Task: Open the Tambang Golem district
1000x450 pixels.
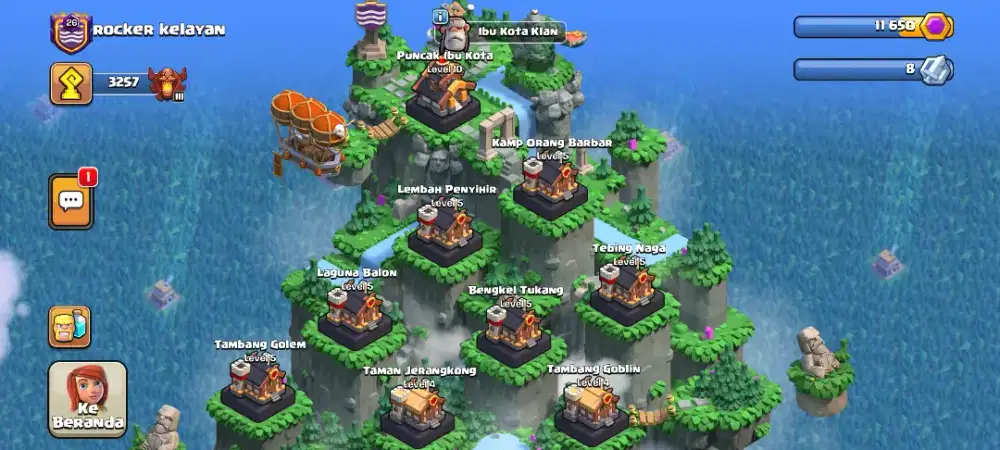Action: click(x=258, y=384)
